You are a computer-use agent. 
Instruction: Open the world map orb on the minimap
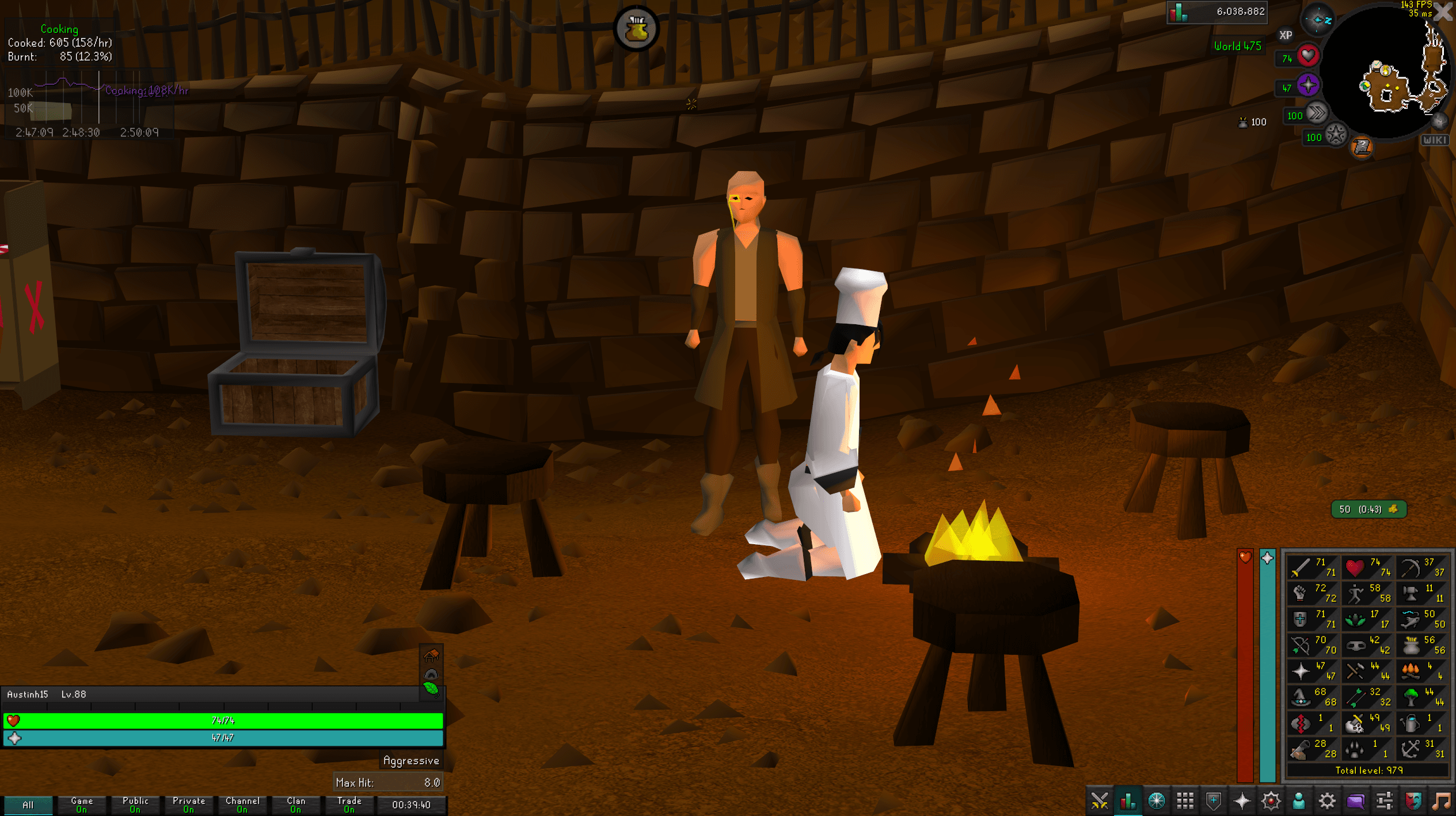click(1439, 122)
